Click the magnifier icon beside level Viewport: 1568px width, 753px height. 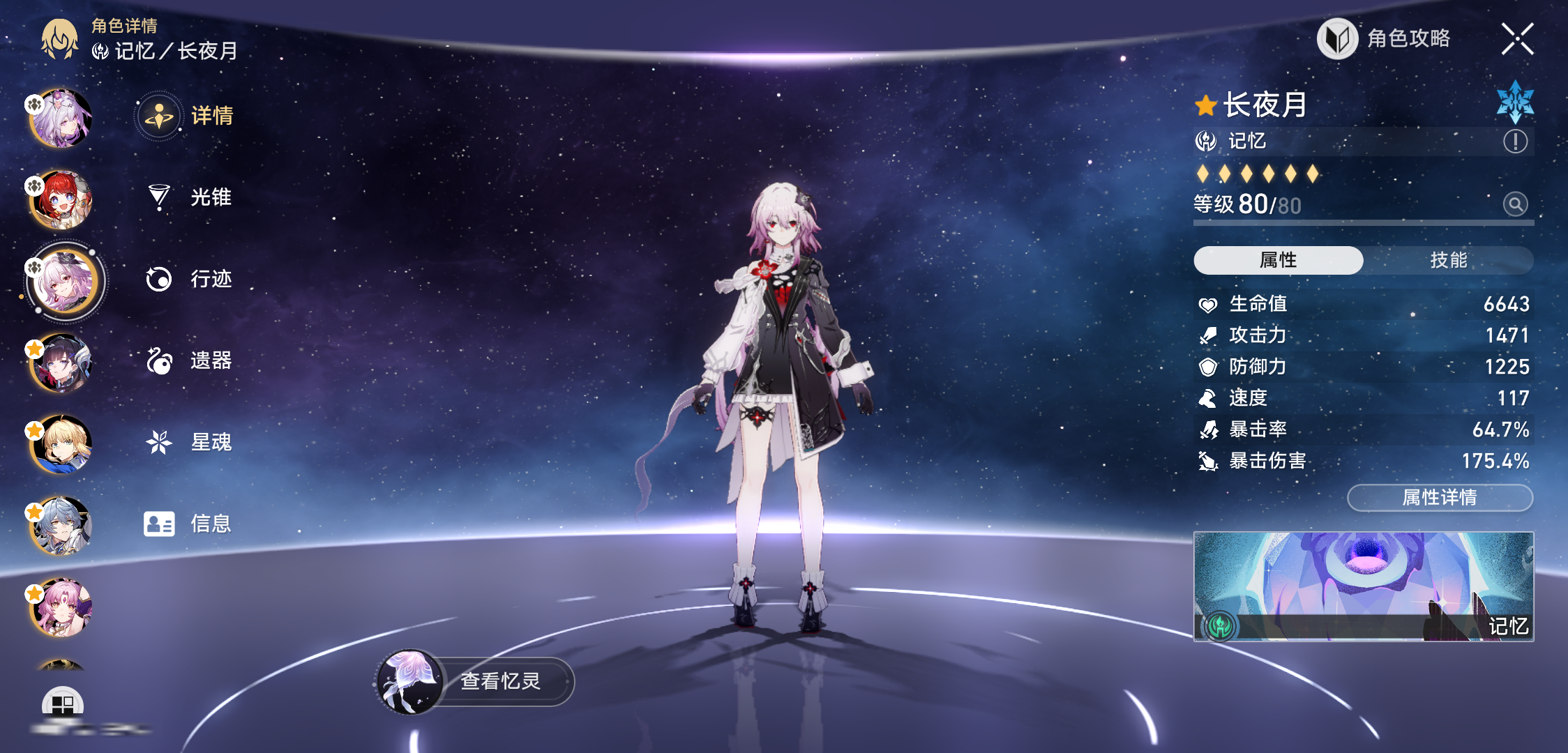1515,204
